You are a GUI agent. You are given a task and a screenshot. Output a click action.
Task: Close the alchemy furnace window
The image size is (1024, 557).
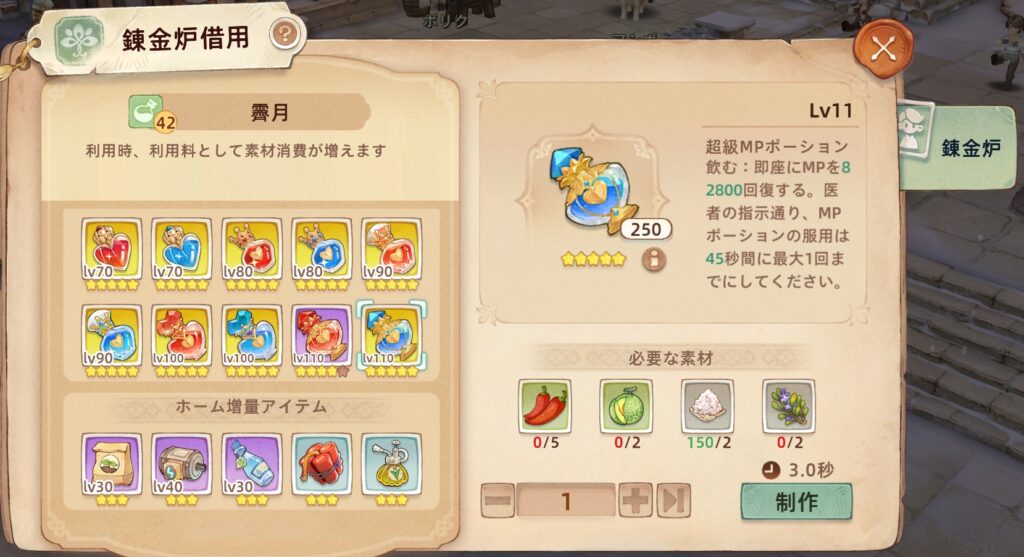883,50
